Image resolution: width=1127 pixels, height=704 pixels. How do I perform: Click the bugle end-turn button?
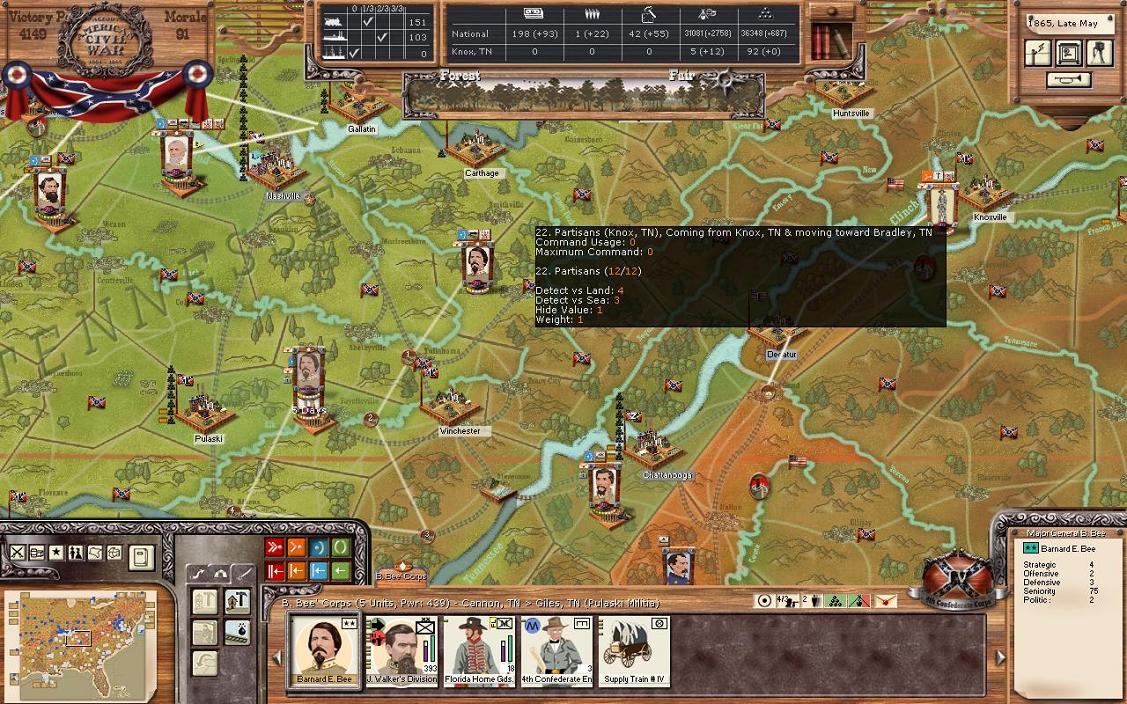tap(1068, 81)
